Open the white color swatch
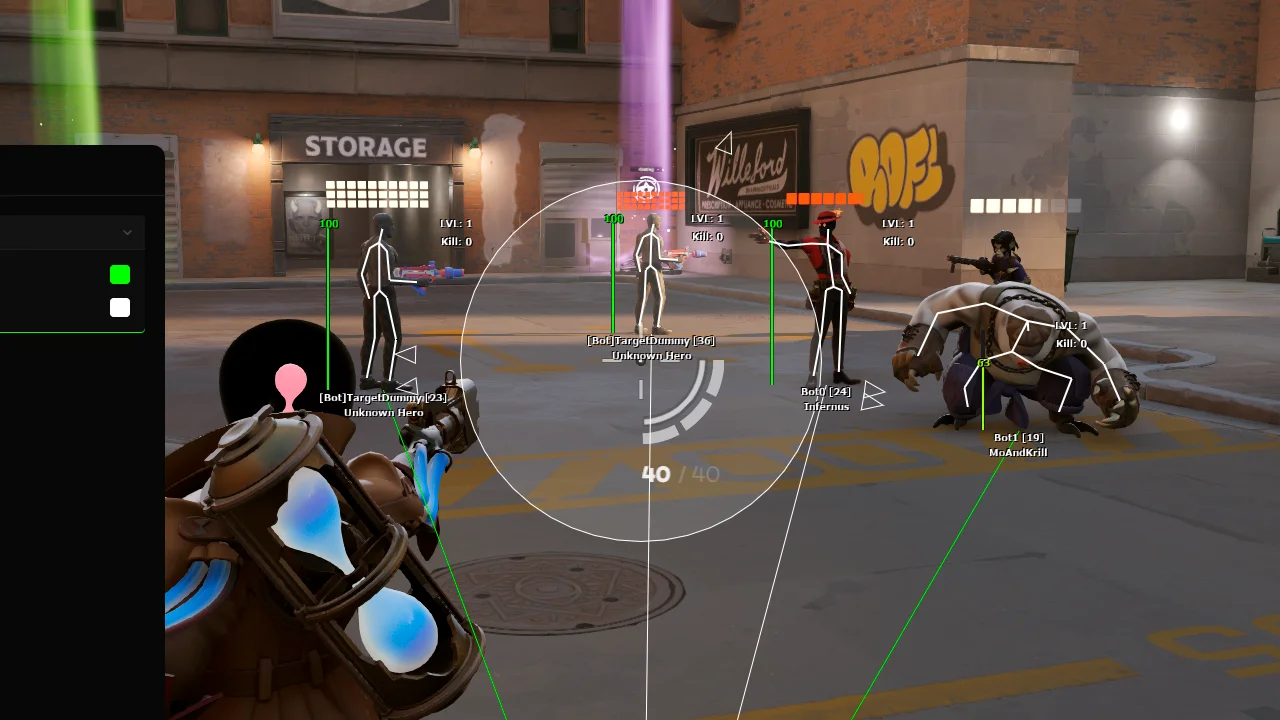Image resolution: width=1280 pixels, height=720 pixels. pos(120,307)
